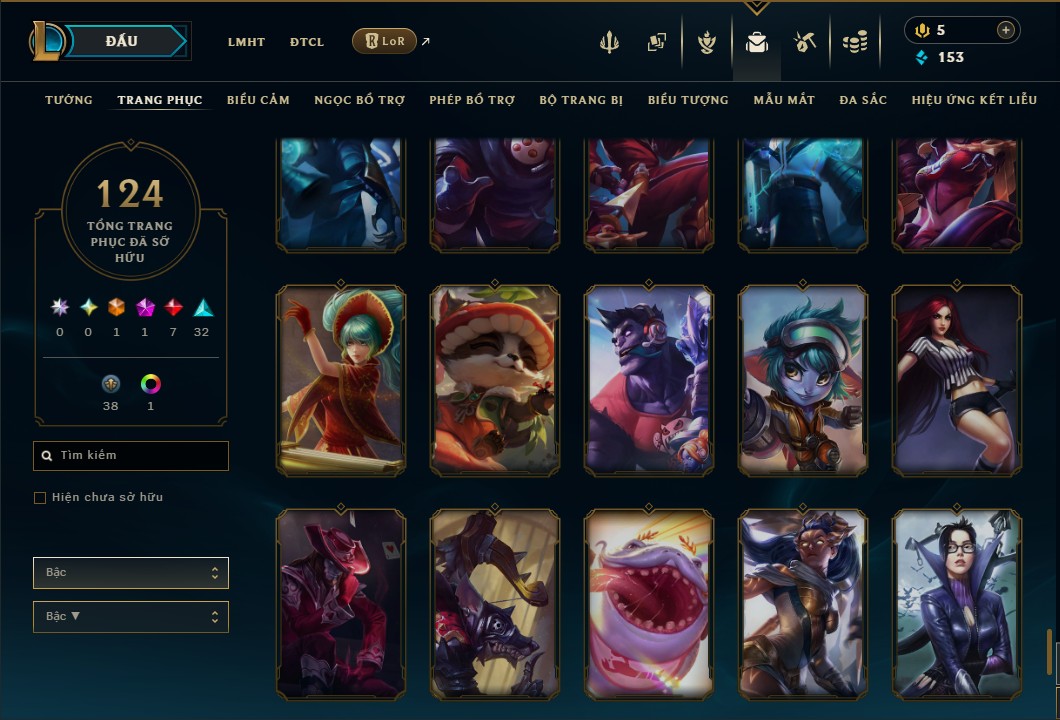Open the MẪU MẮT wards tab
Viewport: 1060px width, 720px height.
point(784,100)
